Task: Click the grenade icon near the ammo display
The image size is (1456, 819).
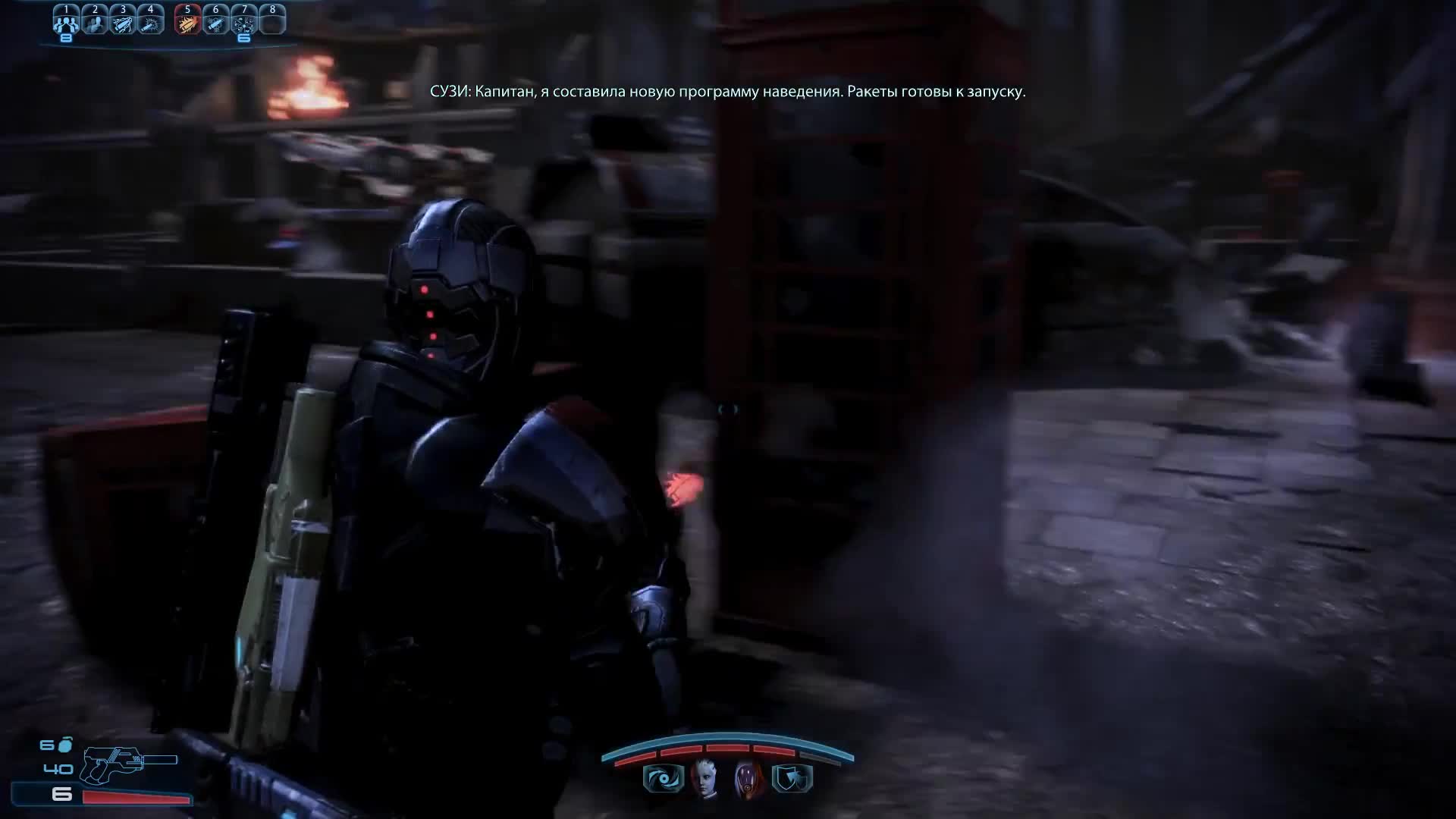Action: 64,743
